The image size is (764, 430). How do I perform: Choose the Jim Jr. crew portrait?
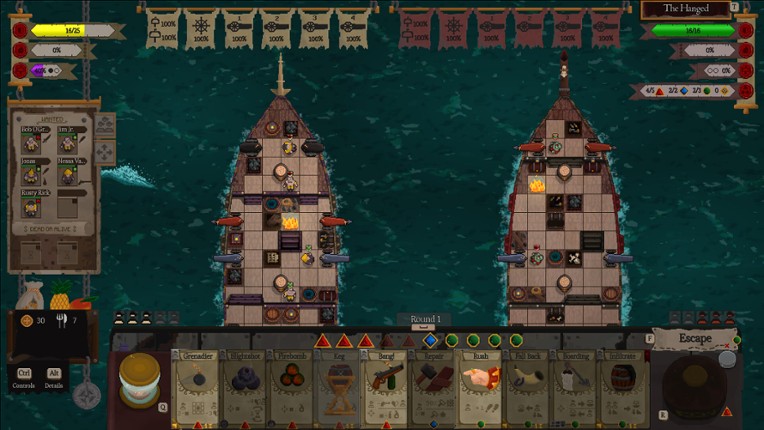(x=69, y=143)
